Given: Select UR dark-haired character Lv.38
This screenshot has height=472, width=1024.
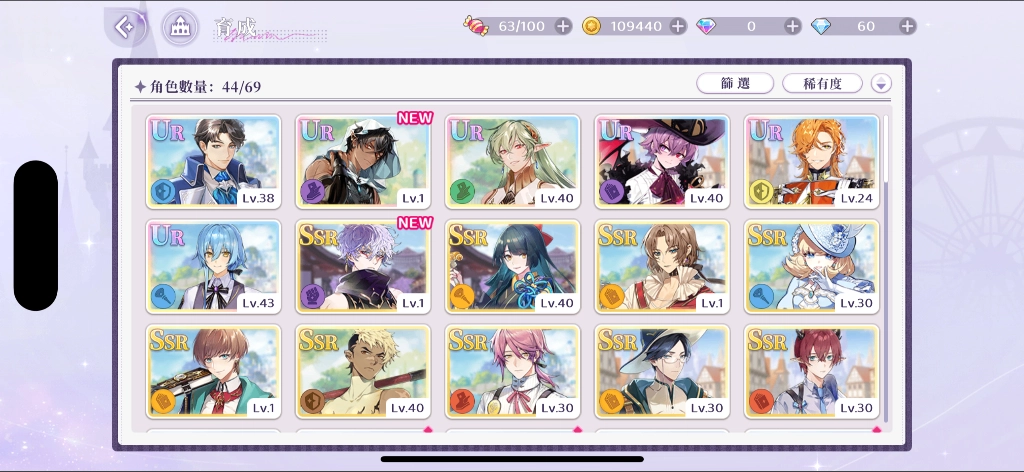Looking at the screenshot, I should [214, 162].
